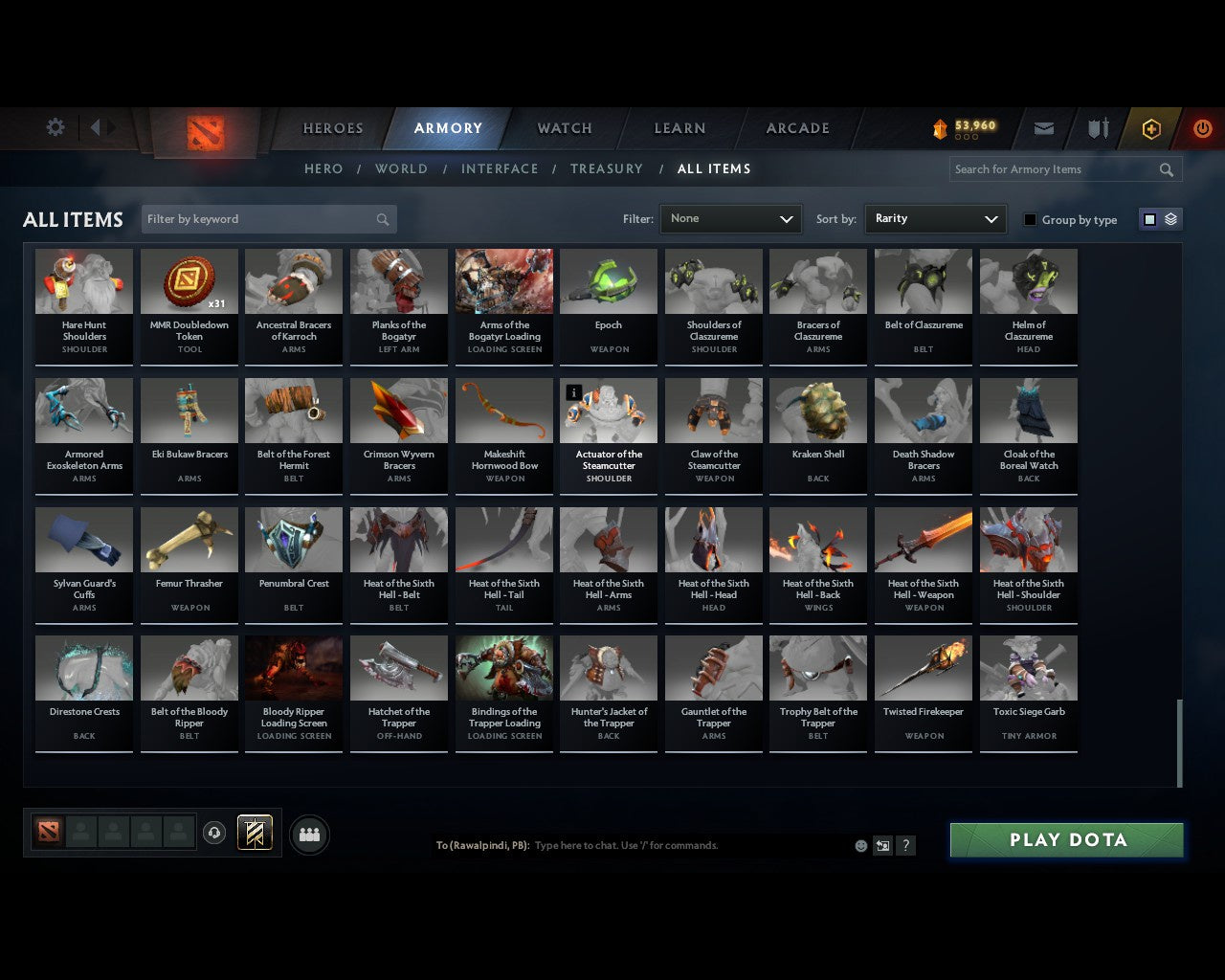Open the WATCH tab

(x=564, y=128)
